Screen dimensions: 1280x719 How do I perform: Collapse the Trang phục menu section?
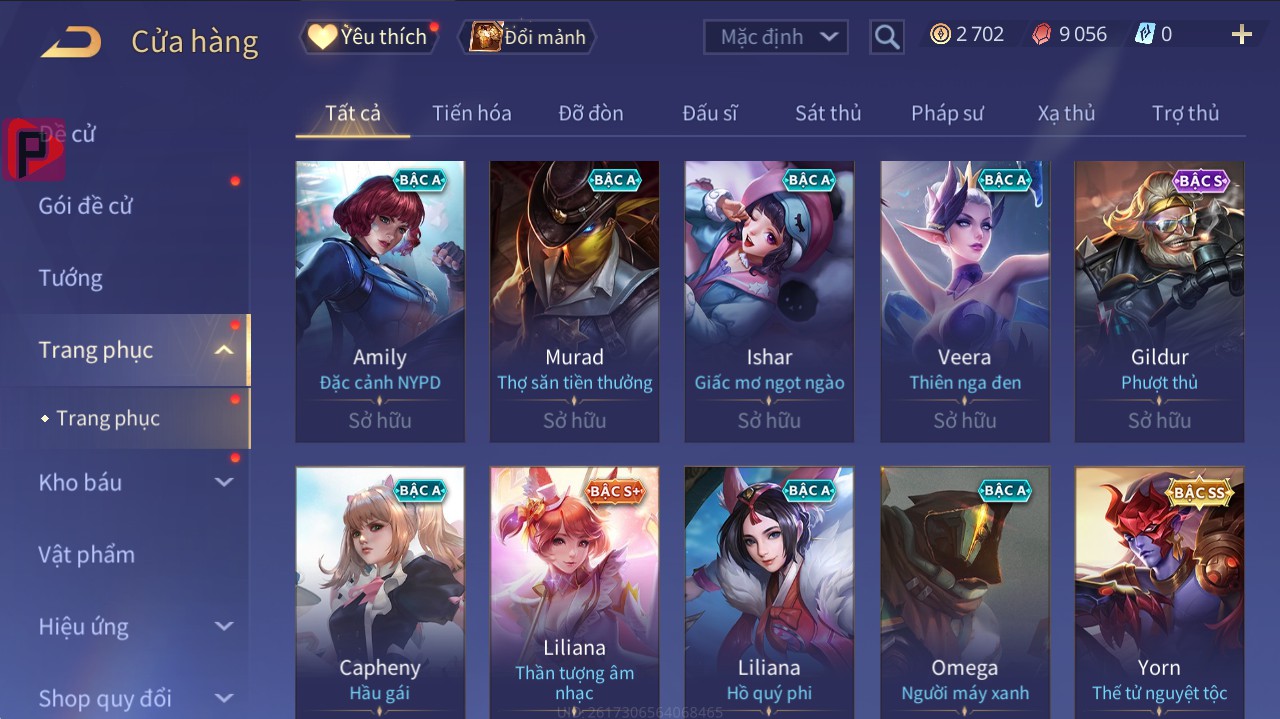pos(224,350)
